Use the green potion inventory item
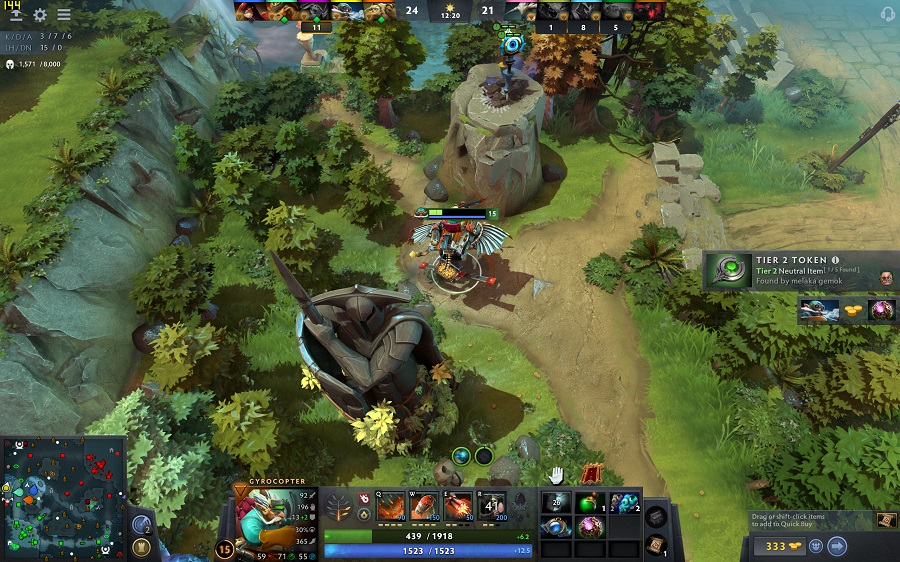The width and height of the screenshot is (900, 562). click(590, 502)
